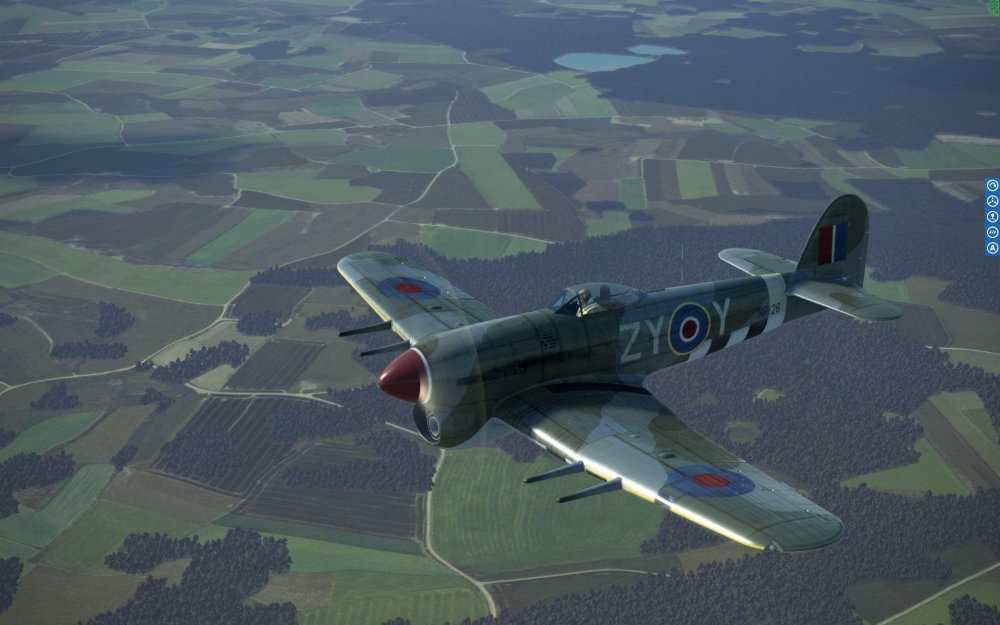Click the pilot head icon

point(992,217)
